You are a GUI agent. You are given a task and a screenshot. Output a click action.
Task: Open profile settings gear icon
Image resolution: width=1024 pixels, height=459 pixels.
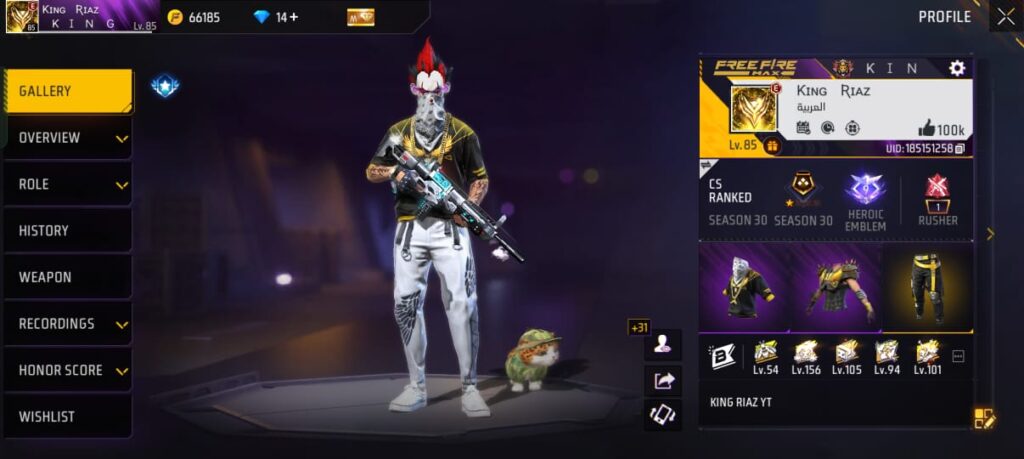tap(957, 68)
